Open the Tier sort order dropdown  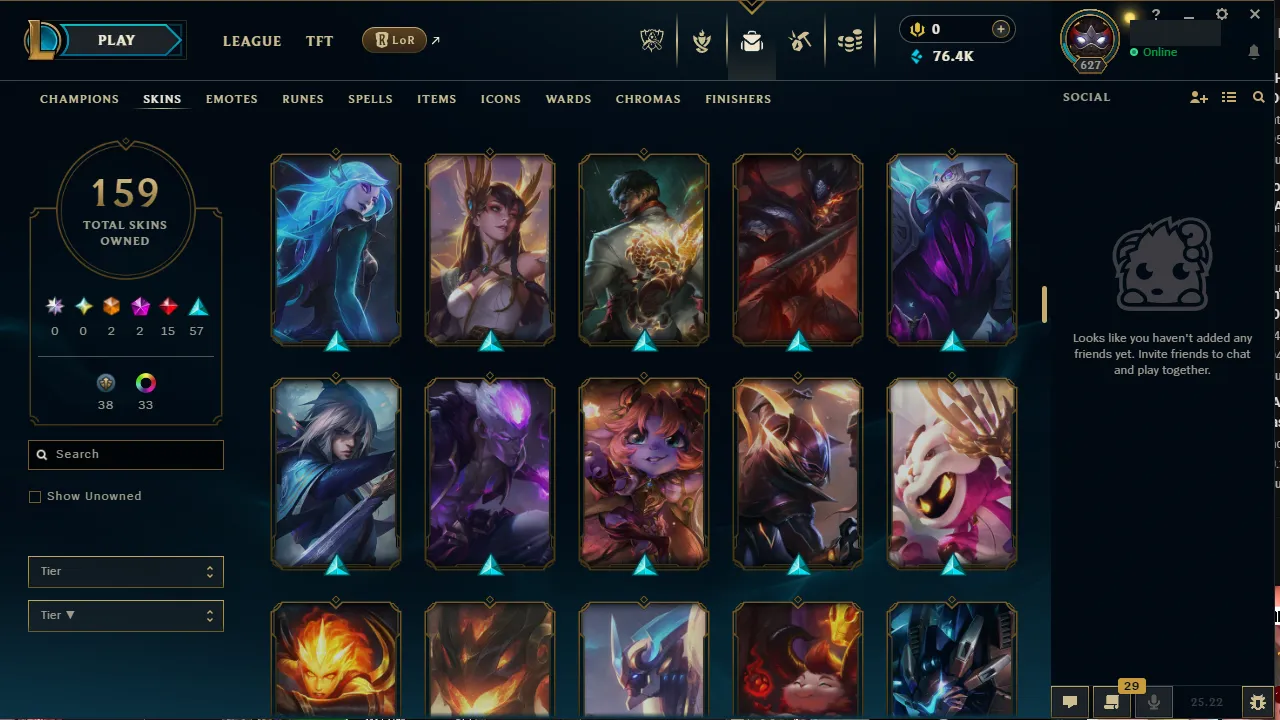(125, 615)
